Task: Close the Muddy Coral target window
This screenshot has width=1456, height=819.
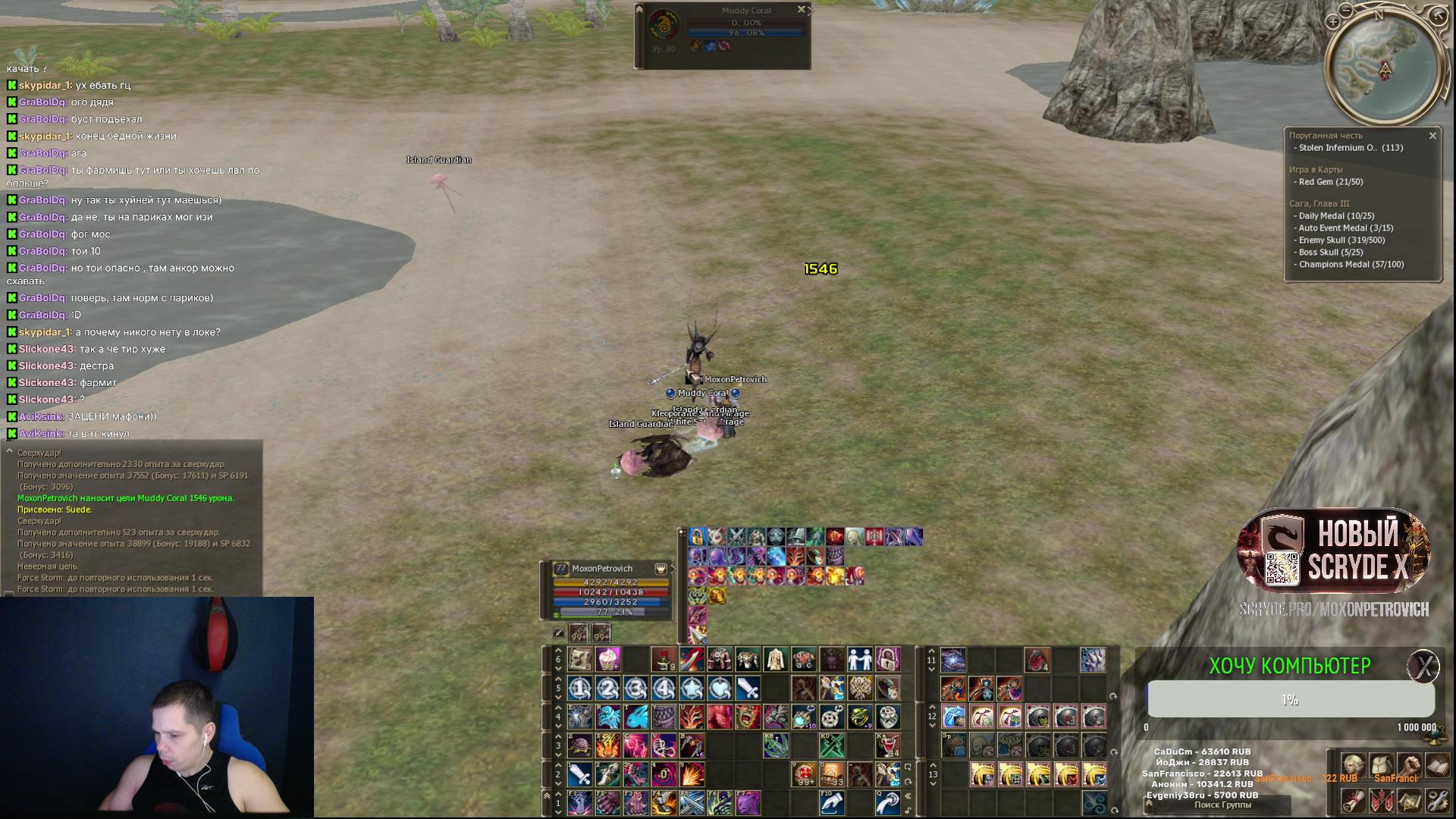Action: [x=801, y=10]
